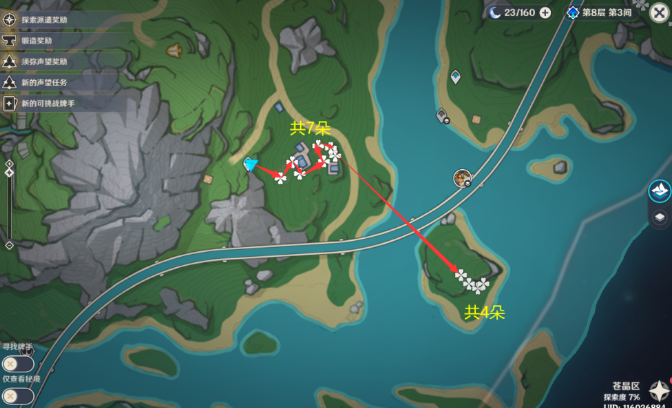The height and width of the screenshot is (408, 672).
Task: Click the character portrait map marker
Action: (462, 178)
